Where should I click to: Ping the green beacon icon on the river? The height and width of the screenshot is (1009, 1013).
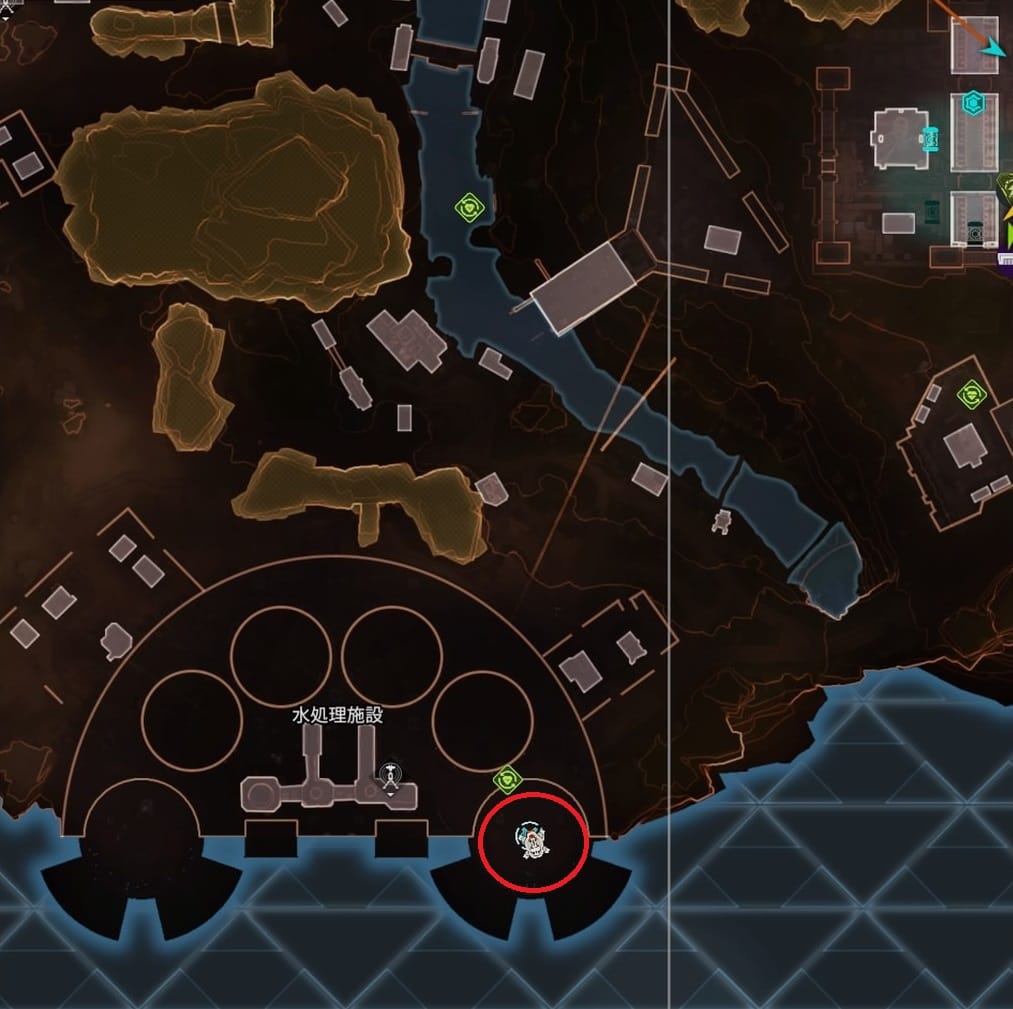[470, 207]
